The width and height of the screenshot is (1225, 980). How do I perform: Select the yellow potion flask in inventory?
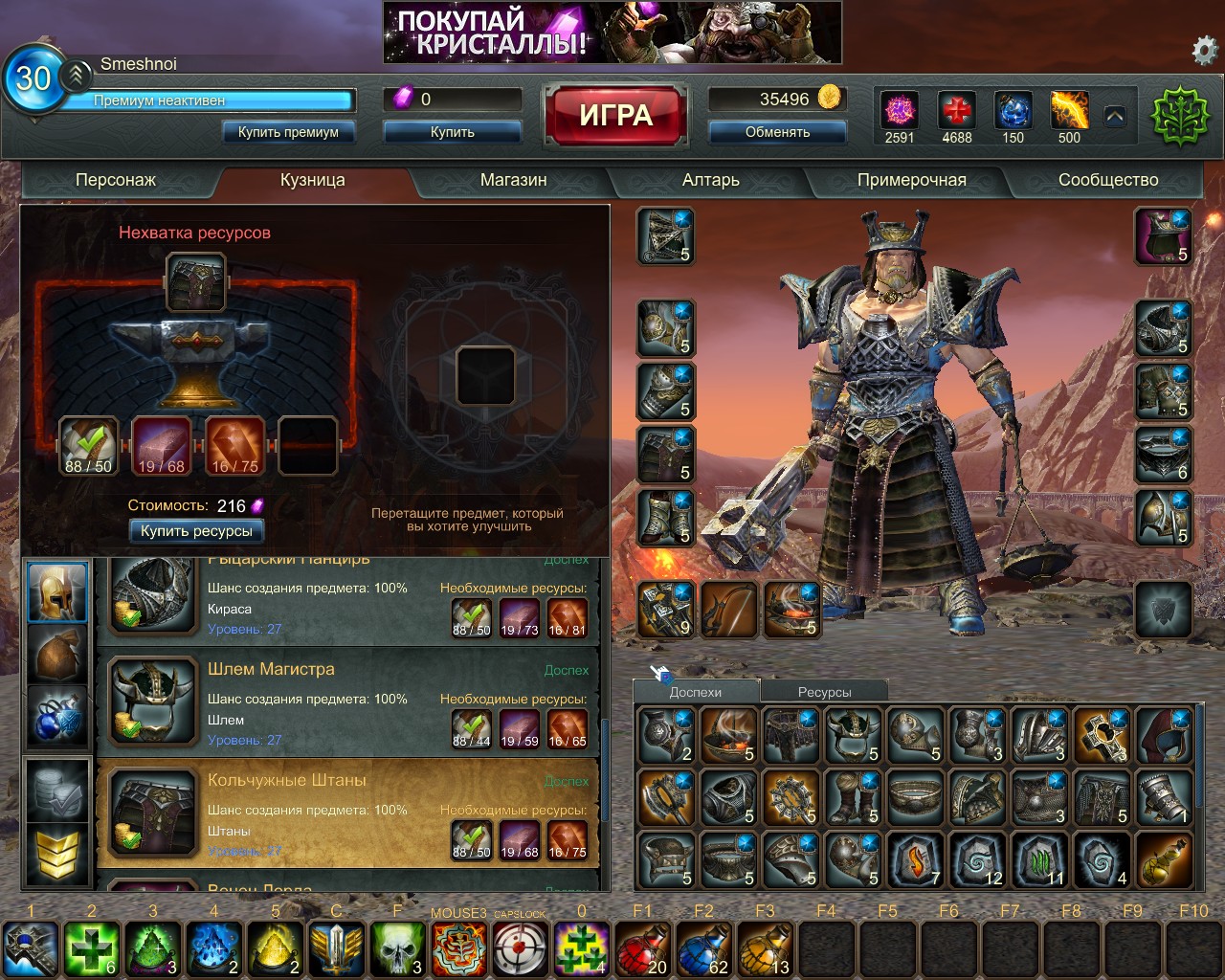click(x=1165, y=859)
